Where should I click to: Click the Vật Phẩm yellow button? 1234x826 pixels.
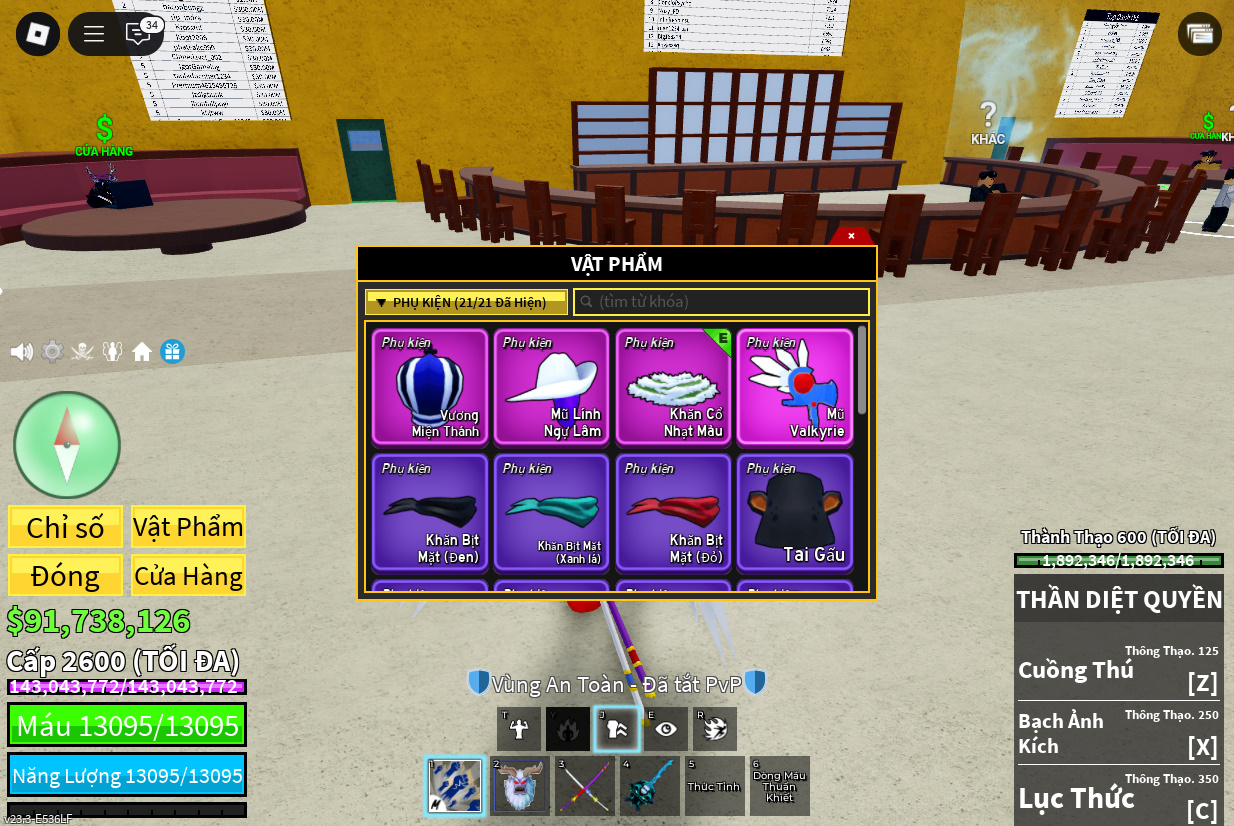click(188, 527)
